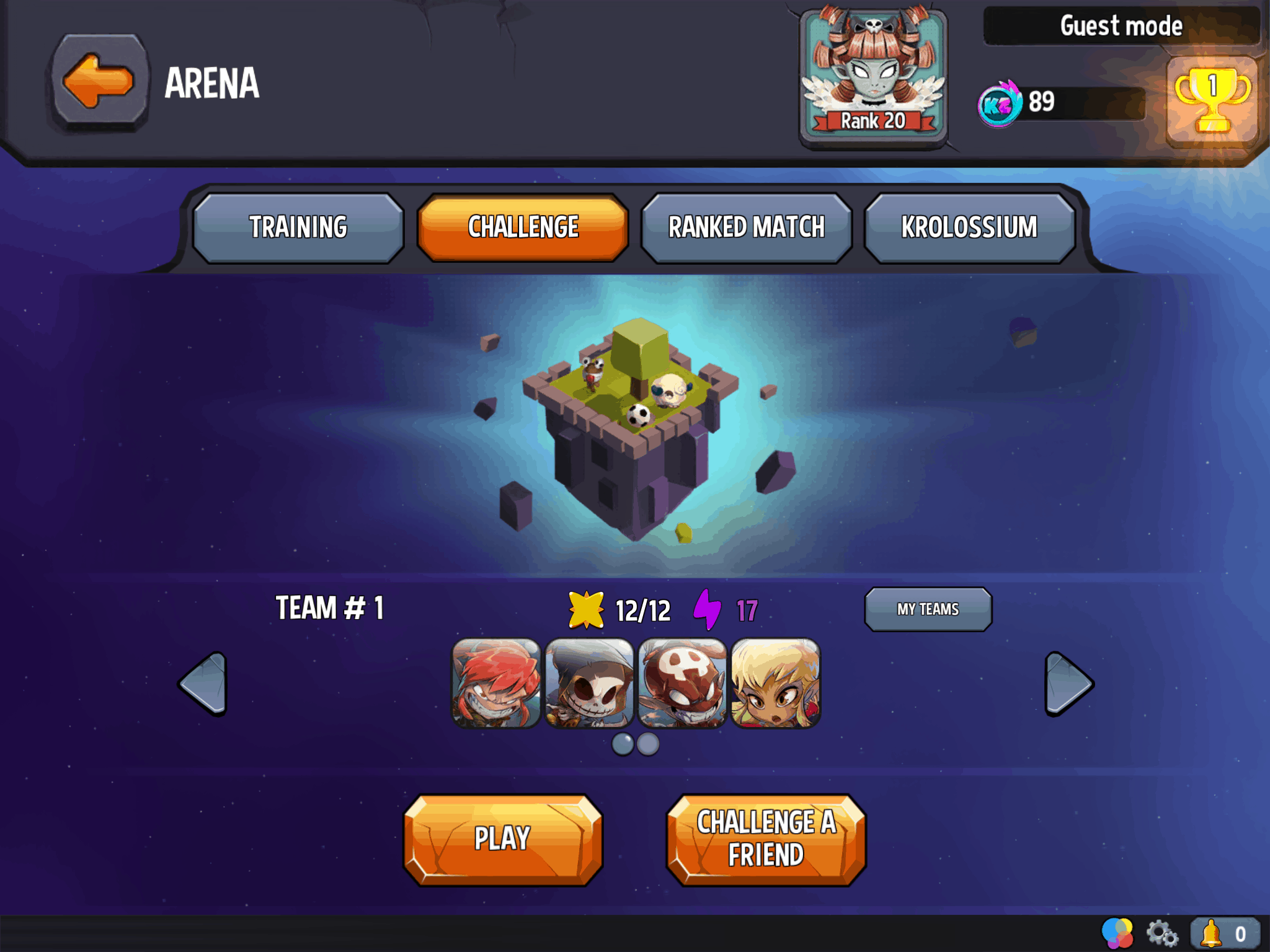Open the Ranked Match tab
The height and width of the screenshot is (952, 1270).
(747, 227)
